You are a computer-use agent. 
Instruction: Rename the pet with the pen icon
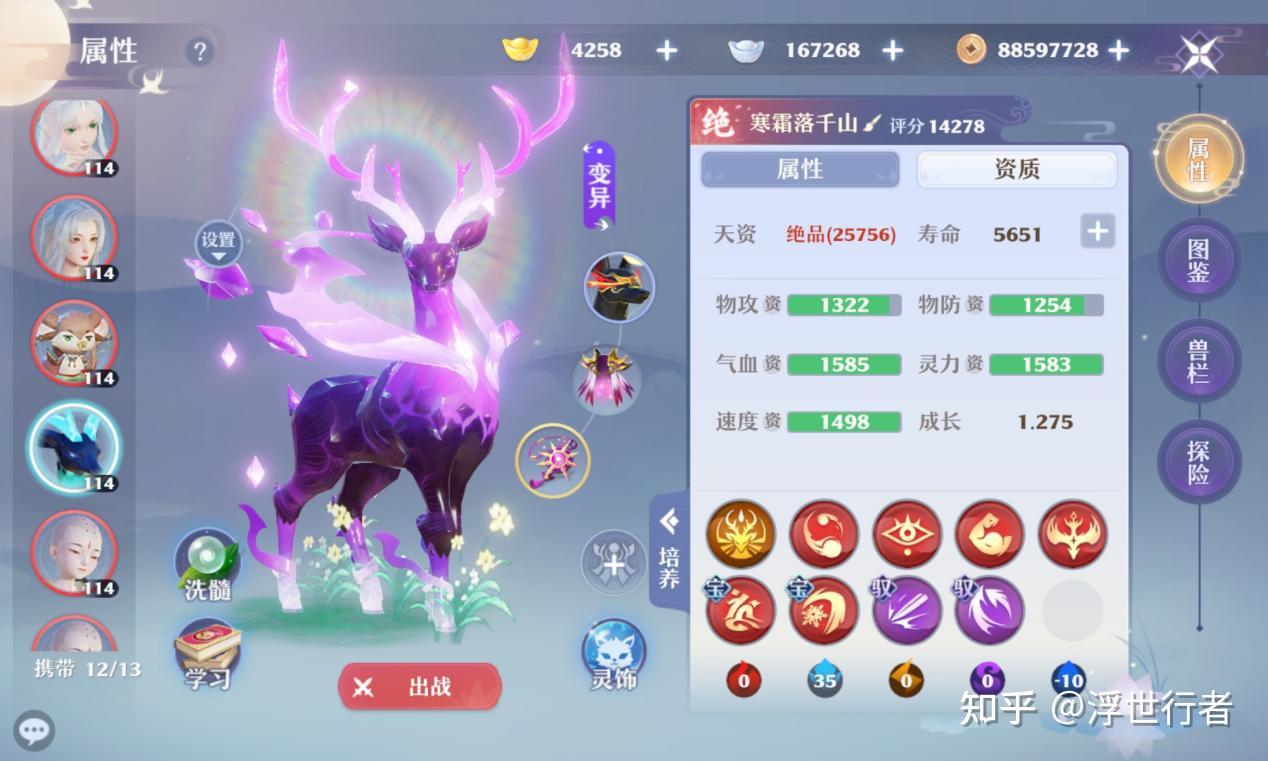point(872,124)
